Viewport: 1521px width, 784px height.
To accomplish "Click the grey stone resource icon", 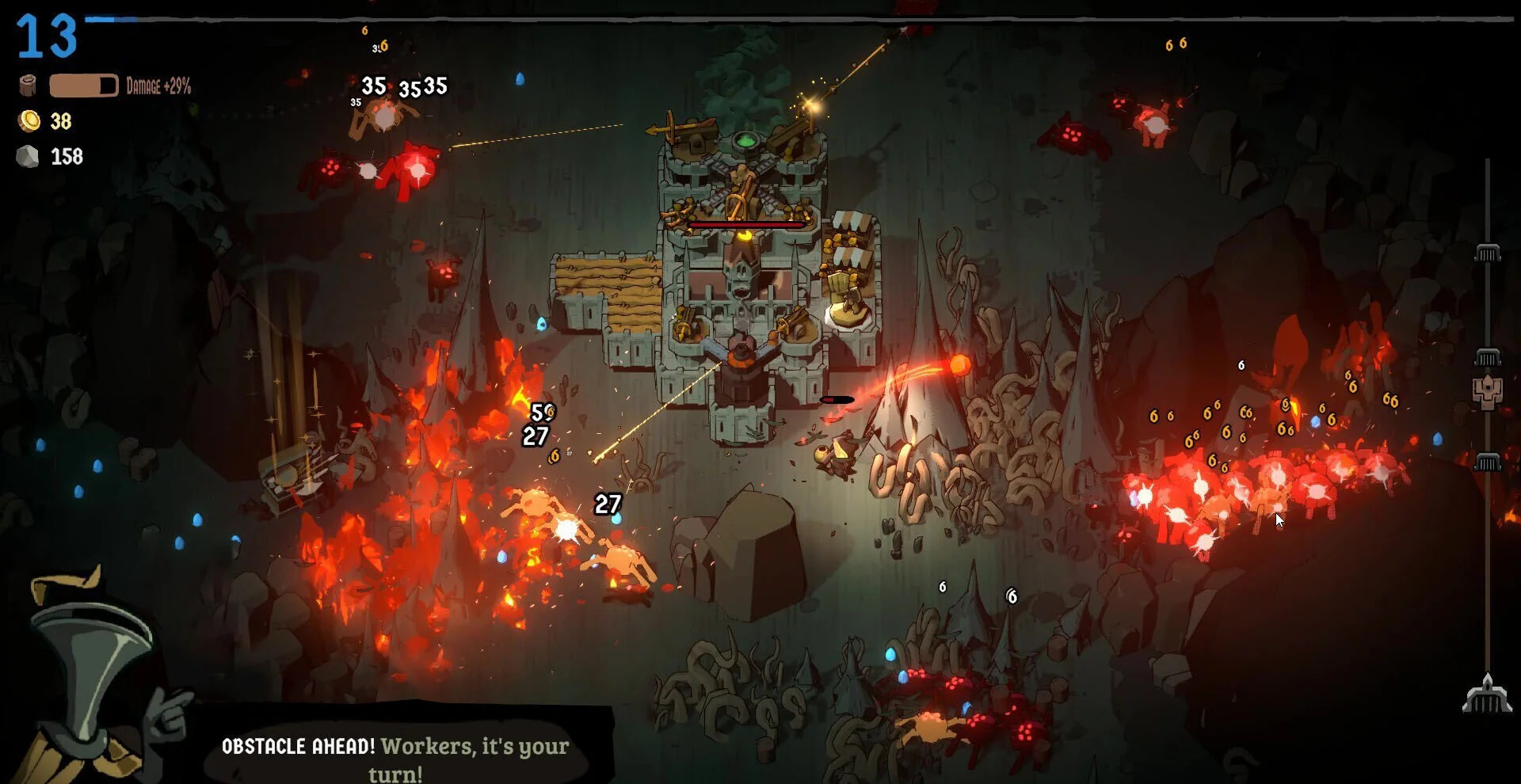I will click(28, 156).
